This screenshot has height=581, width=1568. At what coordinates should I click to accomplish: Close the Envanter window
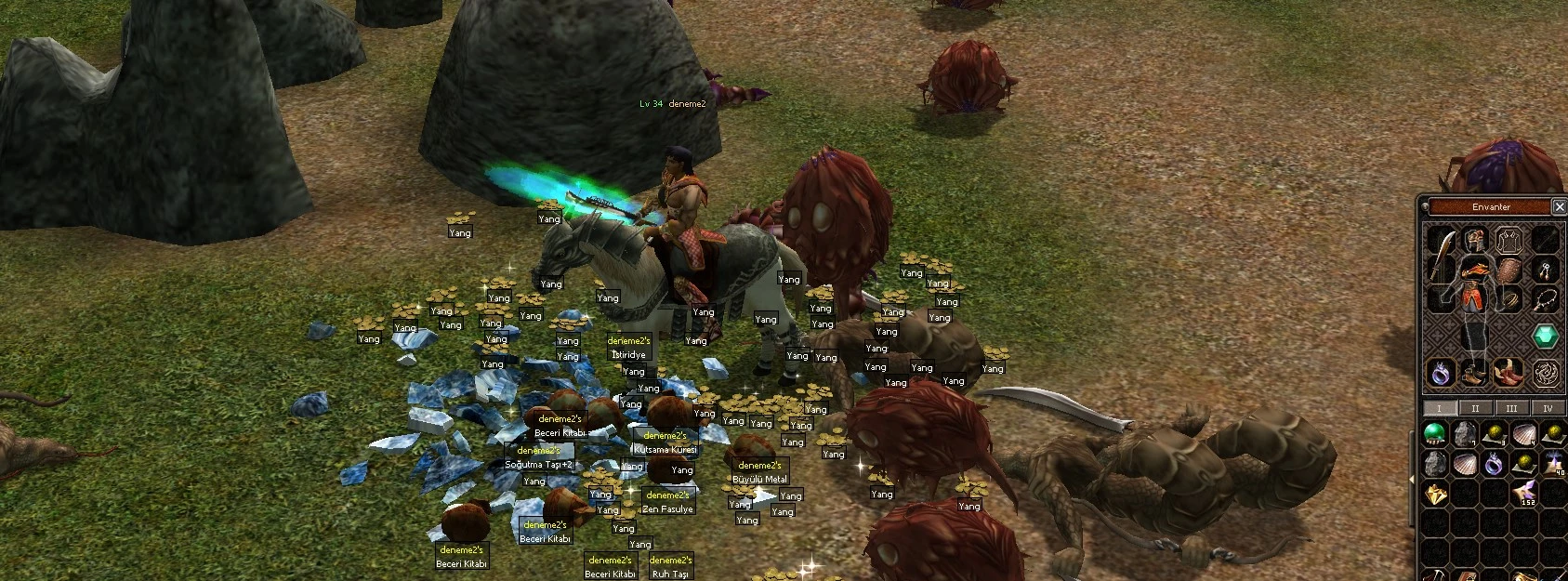point(1560,207)
